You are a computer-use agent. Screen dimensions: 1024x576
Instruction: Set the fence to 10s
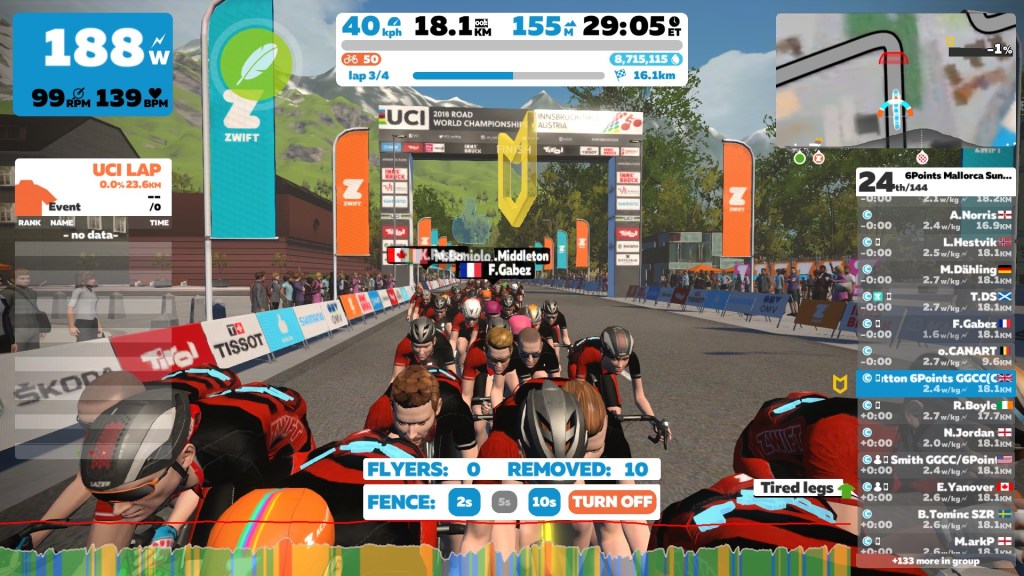(x=545, y=501)
